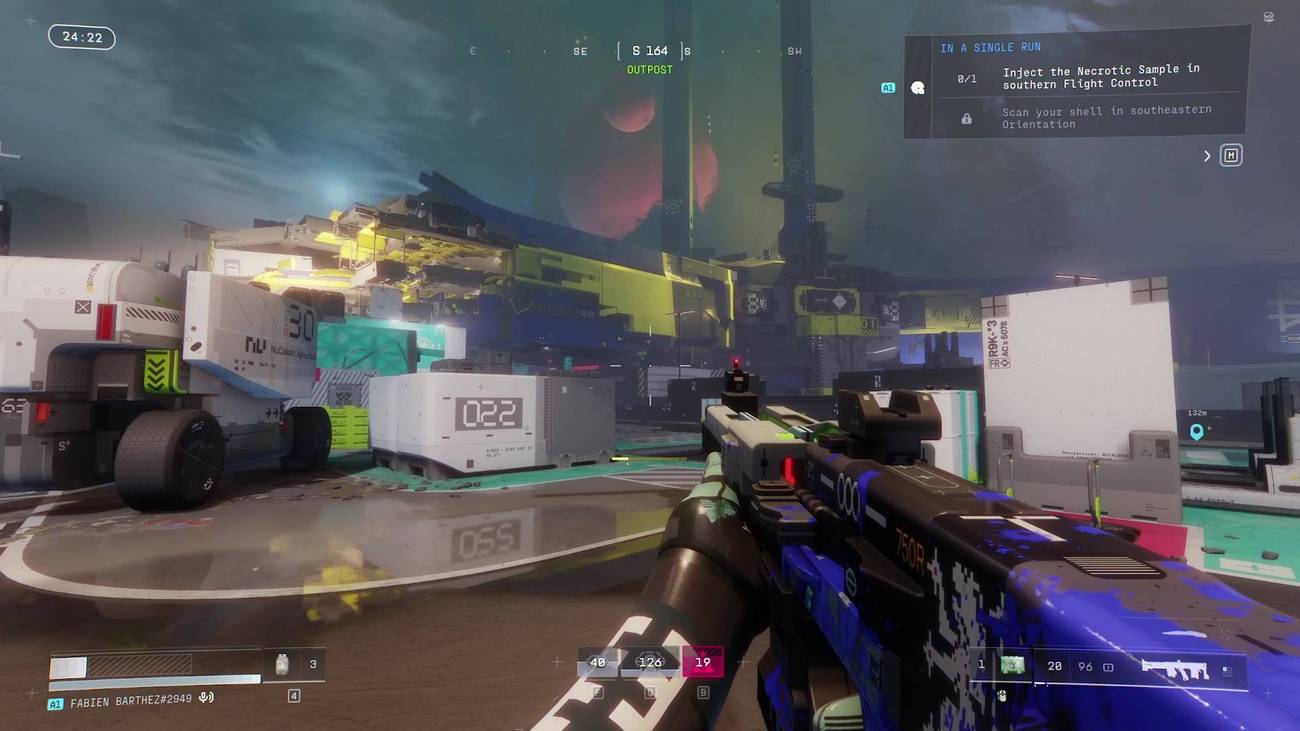Click the A1 squad badge beside the objective panel
1300x731 pixels.
coord(887,87)
